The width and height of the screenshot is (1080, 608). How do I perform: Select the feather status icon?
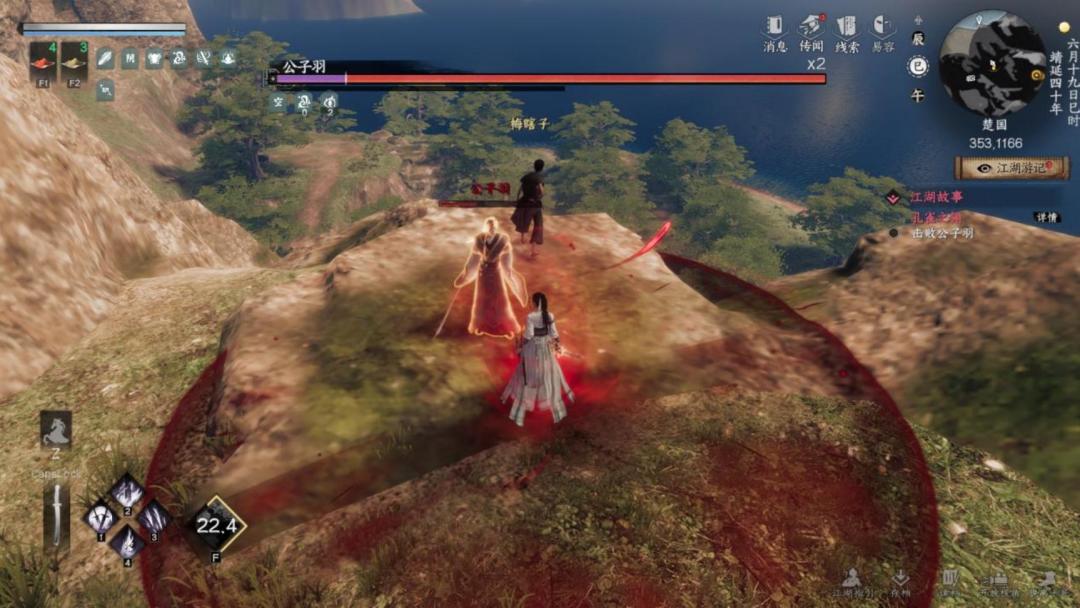tap(104, 58)
